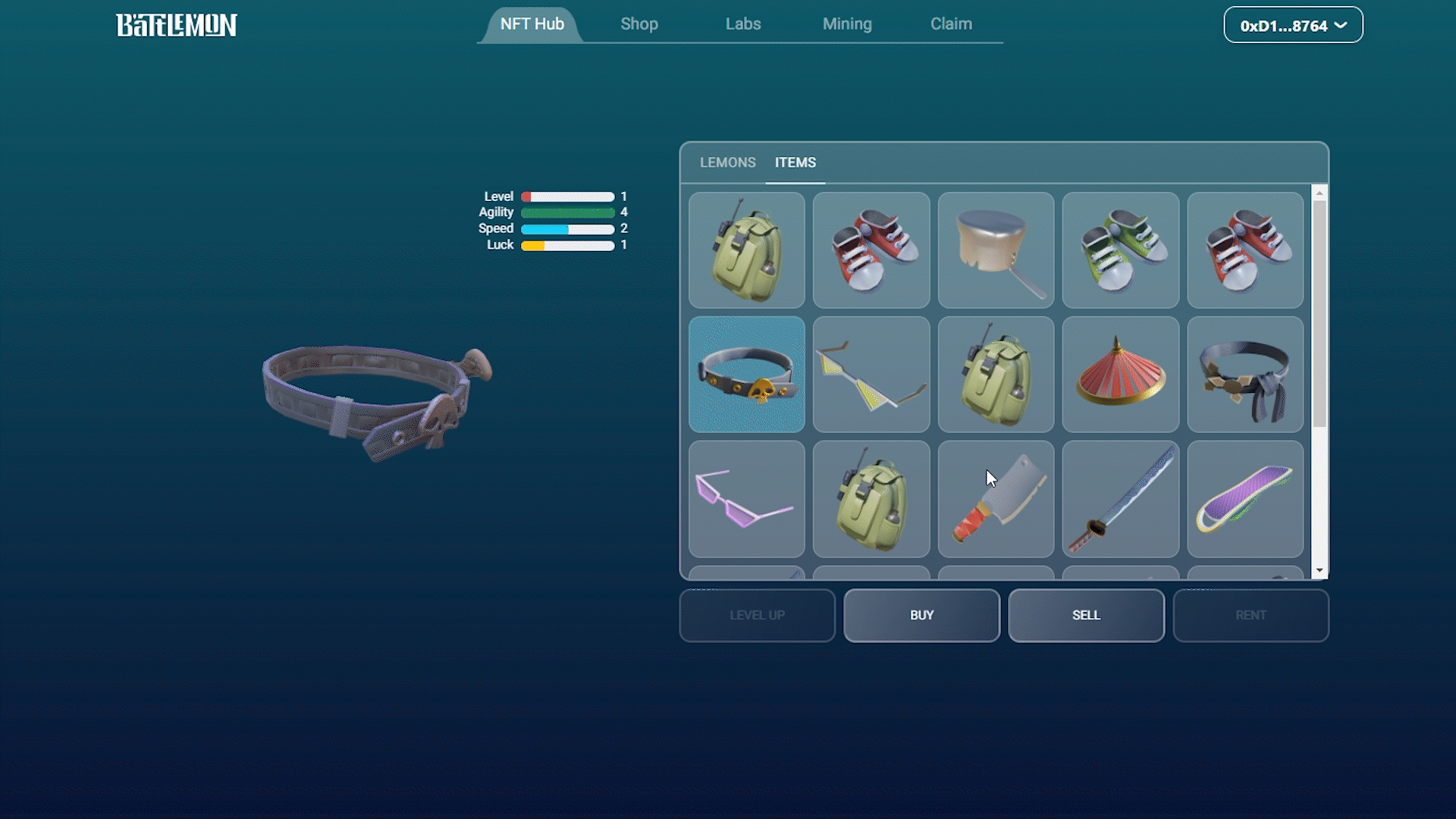Pick the red conical hat item
This screenshot has width=1456, height=819.
[1120, 375]
